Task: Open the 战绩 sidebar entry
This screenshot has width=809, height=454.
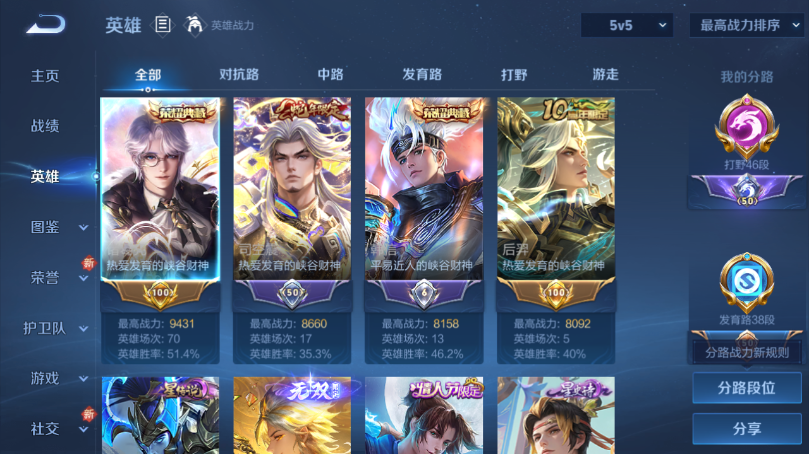Action: (45, 126)
